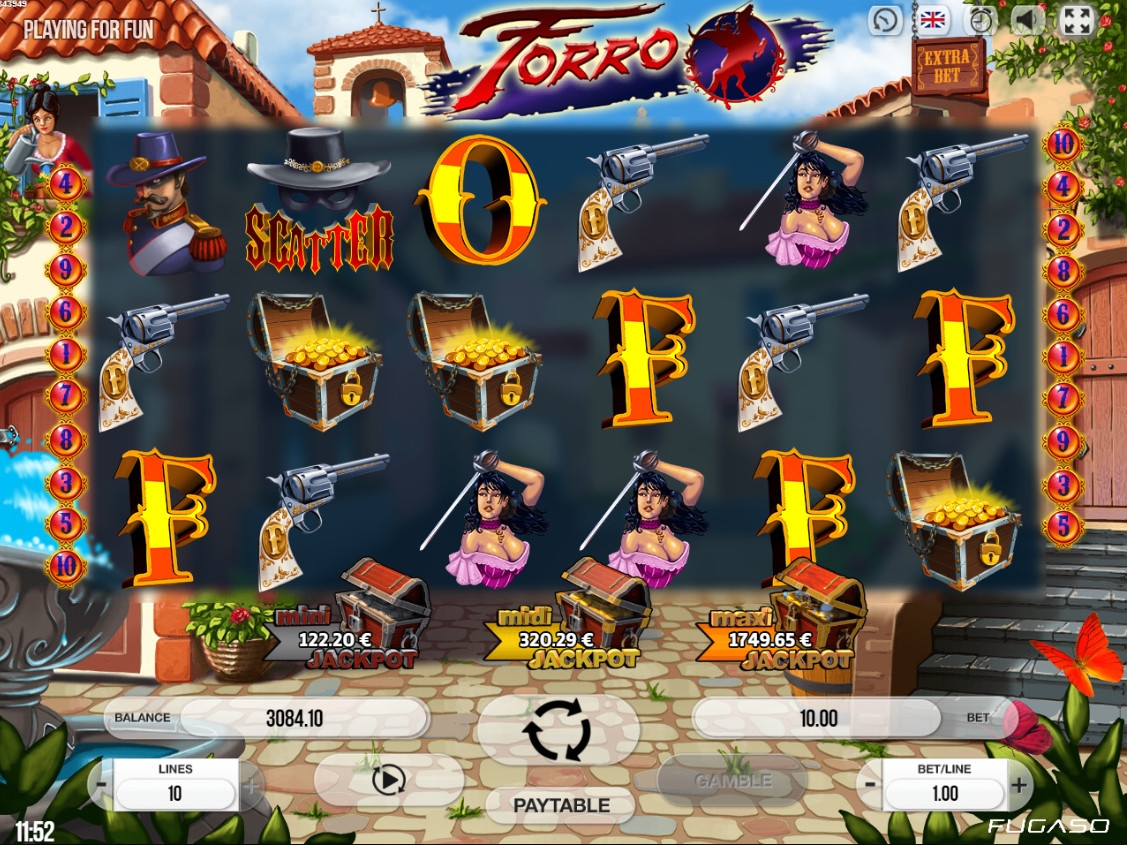Activate the Extra Bet wooden sign
The height and width of the screenshot is (845, 1127).
coord(949,65)
